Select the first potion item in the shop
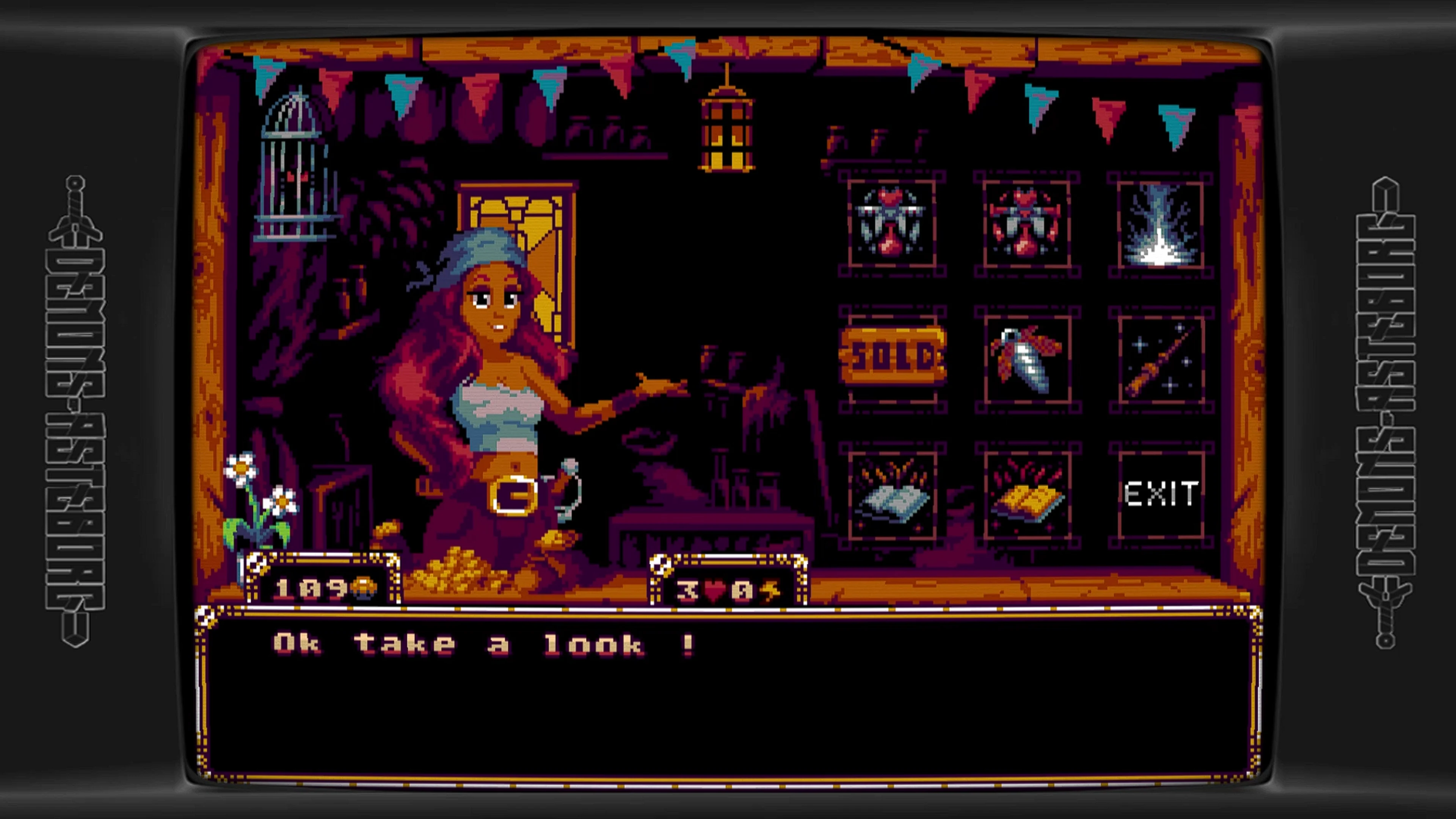 [x=892, y=225]
